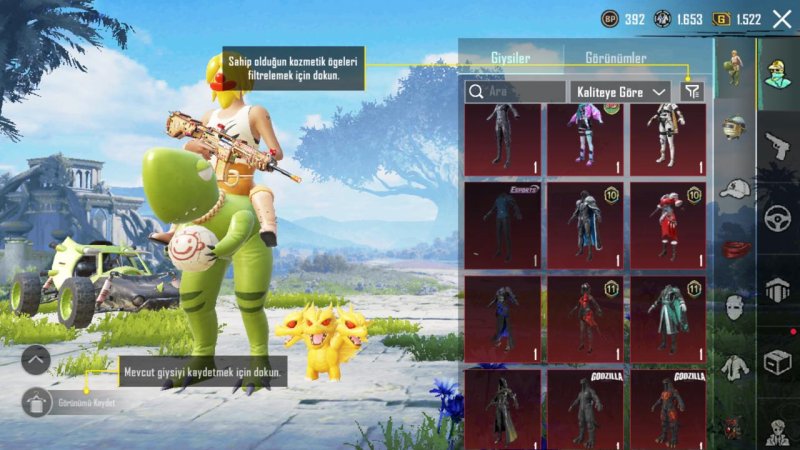Screen dimensions: 800x450
Task: Open the Kaliteye Göre sort dropdown
Action: [620, 91]
